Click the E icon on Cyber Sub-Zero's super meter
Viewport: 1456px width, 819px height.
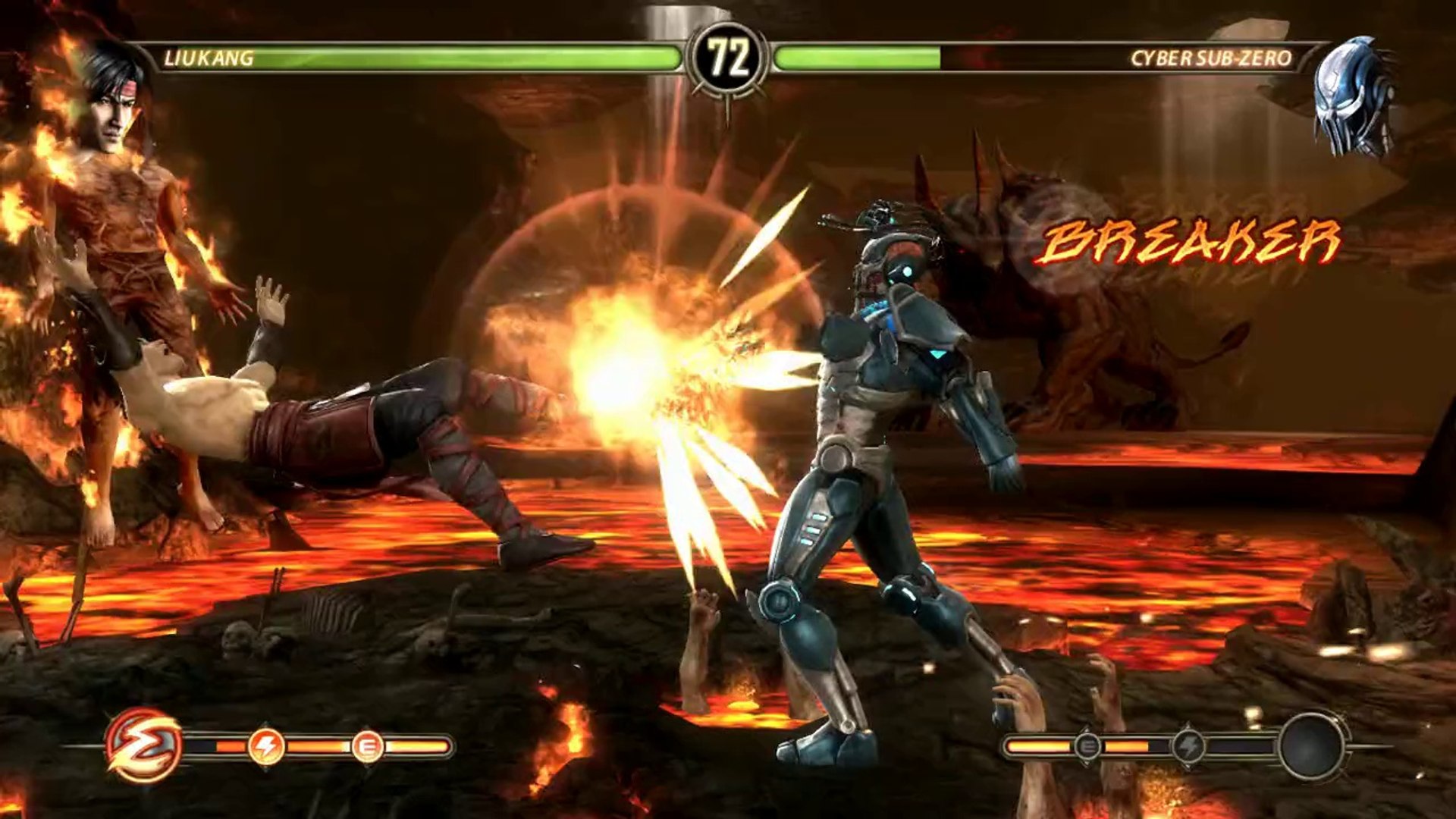(1087, 747)
